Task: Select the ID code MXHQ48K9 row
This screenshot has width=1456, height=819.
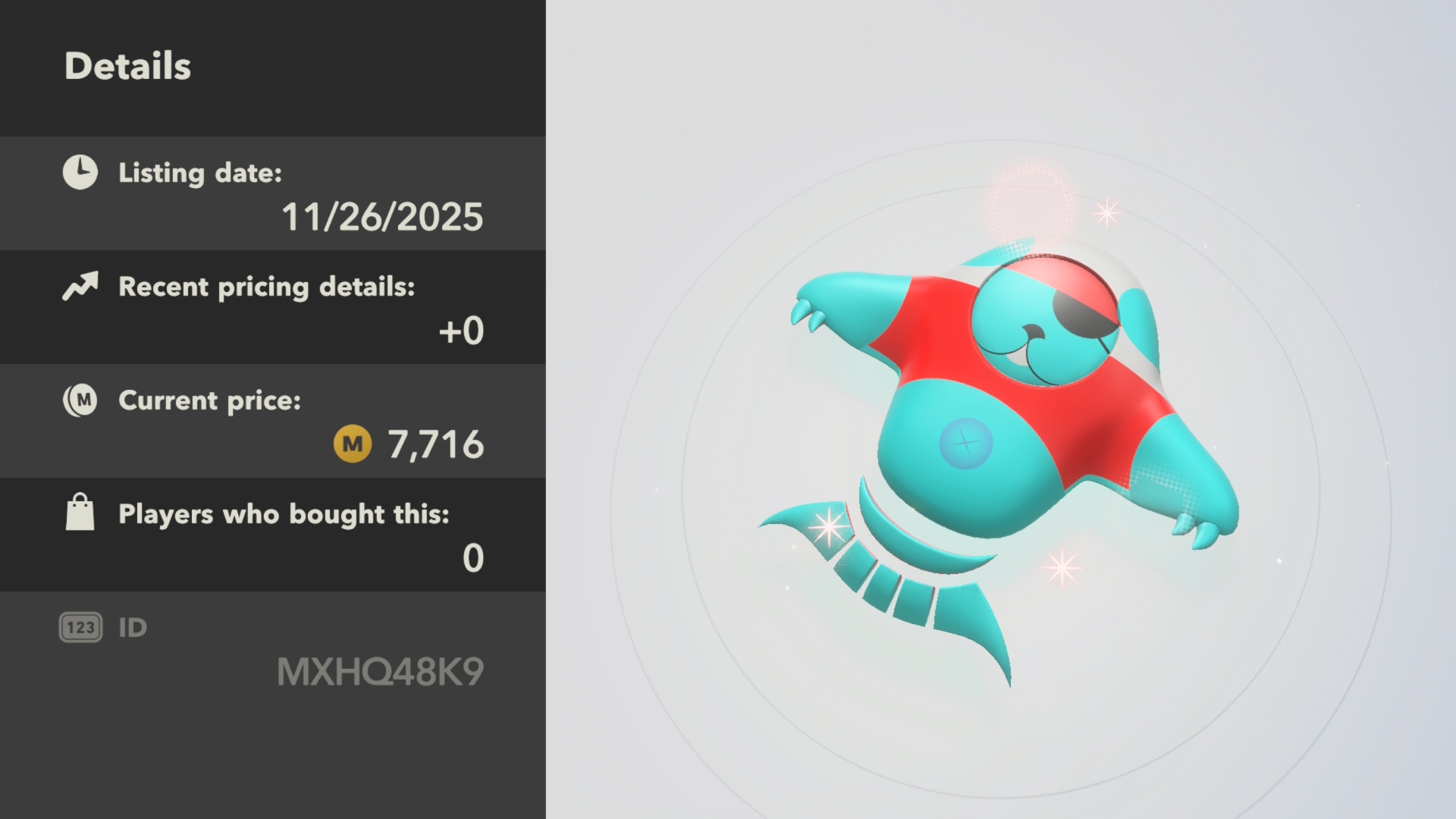Action: point(273,651)
